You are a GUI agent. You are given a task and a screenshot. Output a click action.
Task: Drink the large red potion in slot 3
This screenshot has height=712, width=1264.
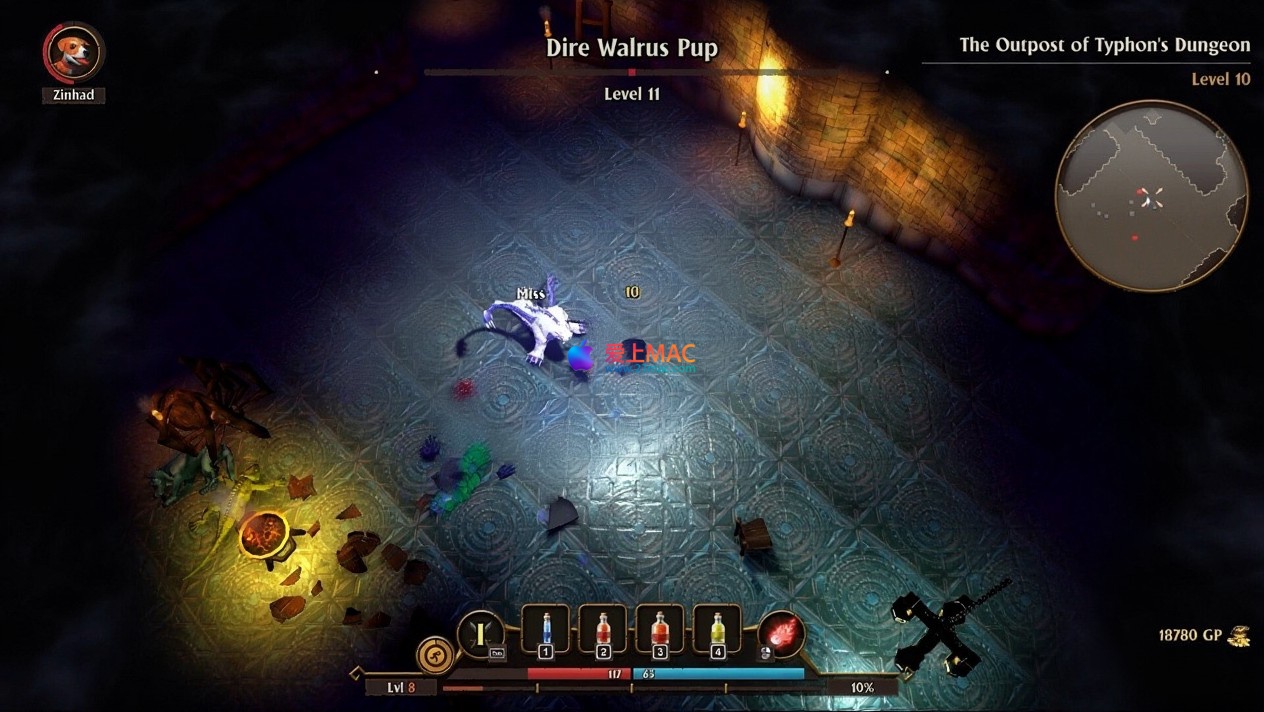pyautogui.click(x=660, y=629)
